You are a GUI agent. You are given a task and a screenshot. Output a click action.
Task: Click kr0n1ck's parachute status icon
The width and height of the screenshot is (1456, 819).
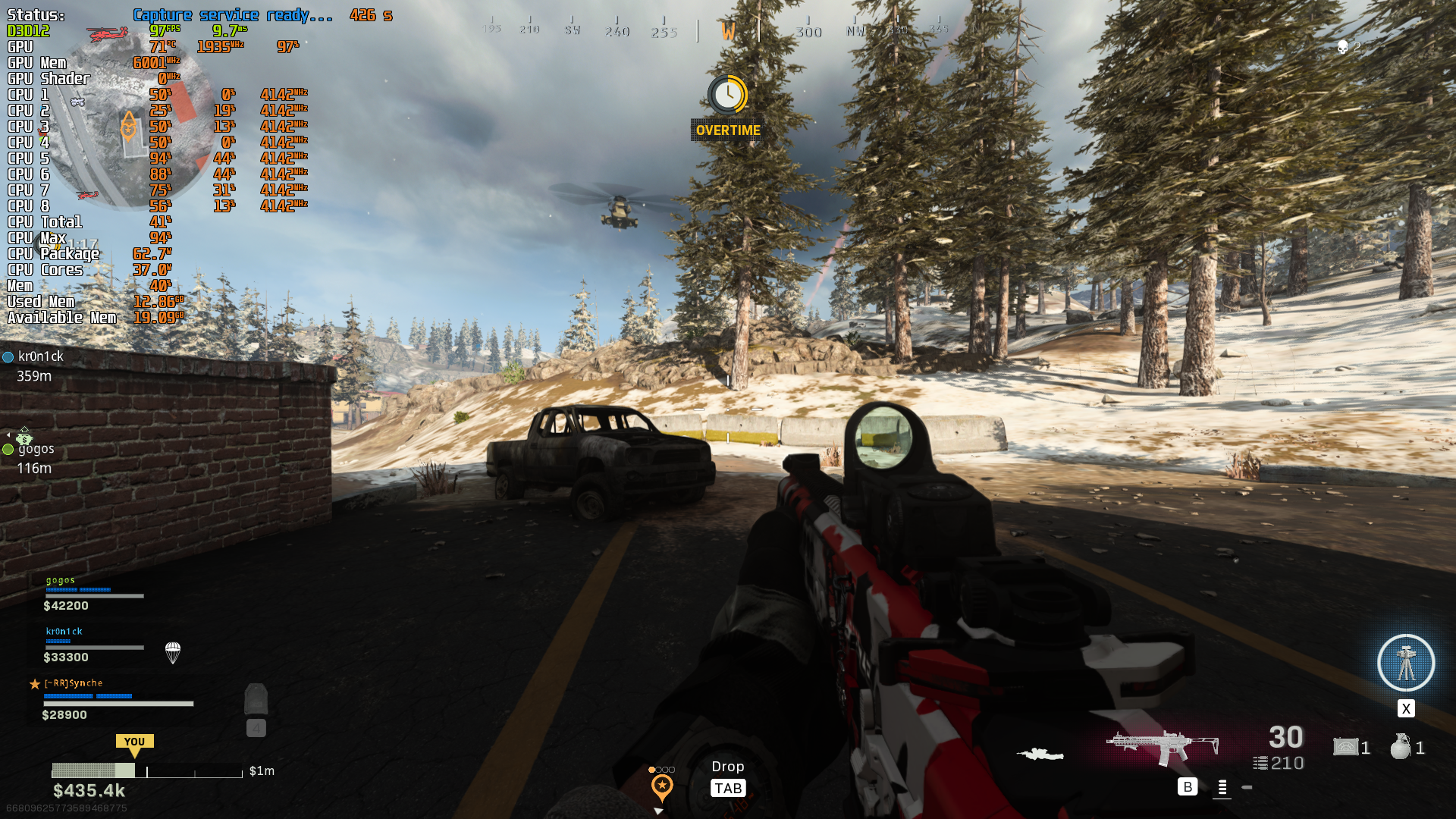click(x=173, y=652)
